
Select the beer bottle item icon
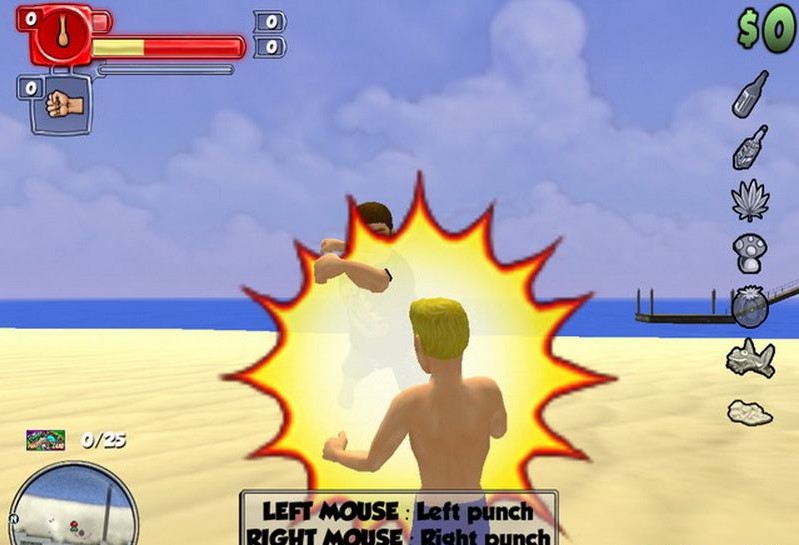(x=750, y=93)
